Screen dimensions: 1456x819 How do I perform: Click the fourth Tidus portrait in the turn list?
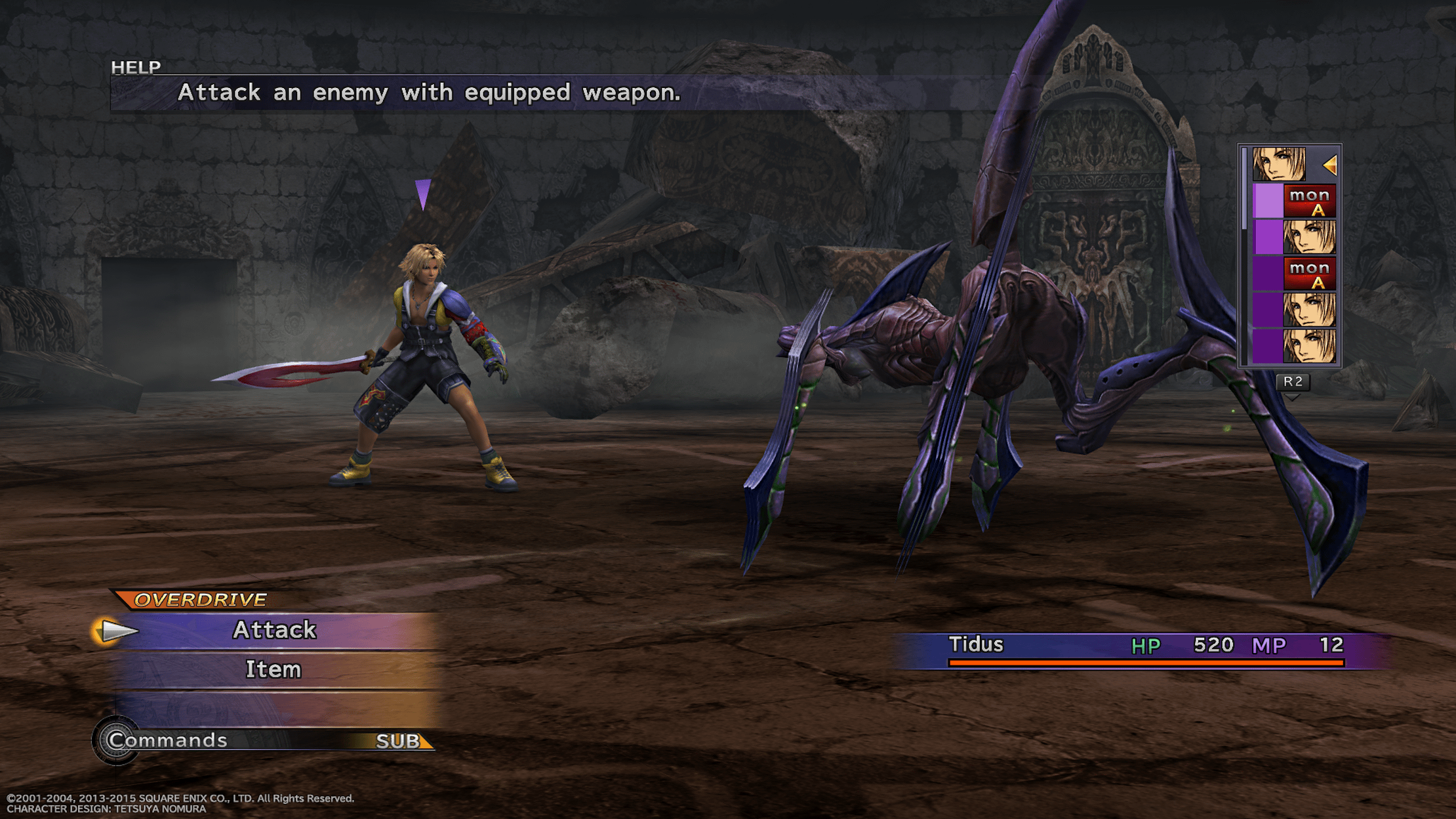point(1309,310)
